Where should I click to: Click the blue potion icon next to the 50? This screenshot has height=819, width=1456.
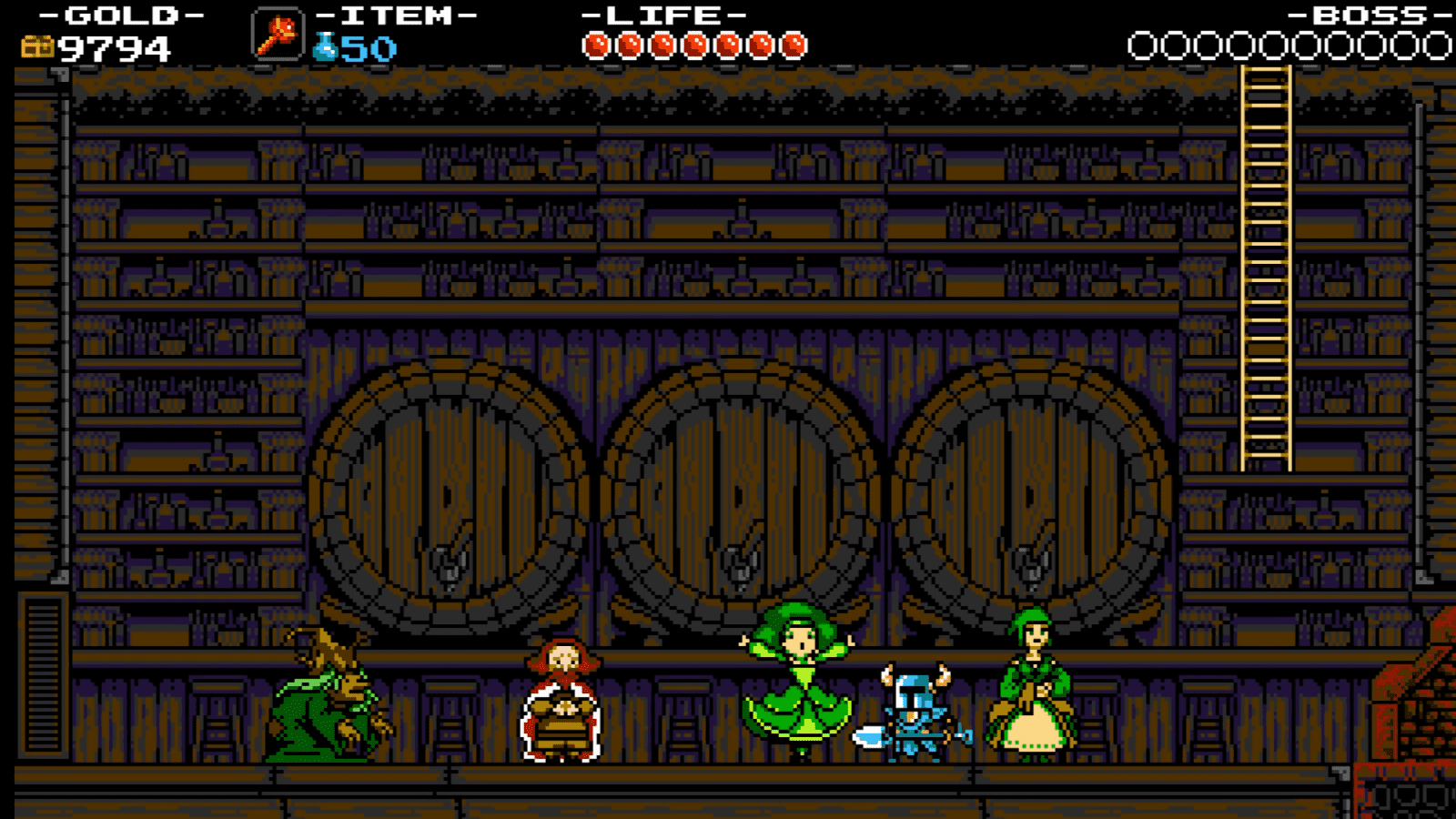pos(323,47)
